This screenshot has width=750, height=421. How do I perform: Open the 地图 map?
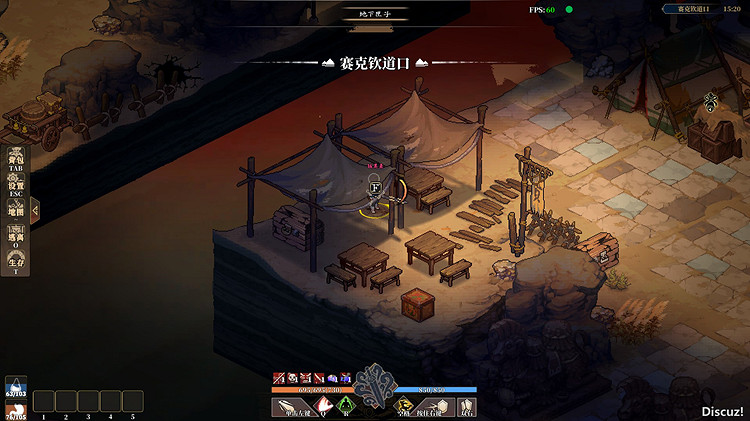16,212
